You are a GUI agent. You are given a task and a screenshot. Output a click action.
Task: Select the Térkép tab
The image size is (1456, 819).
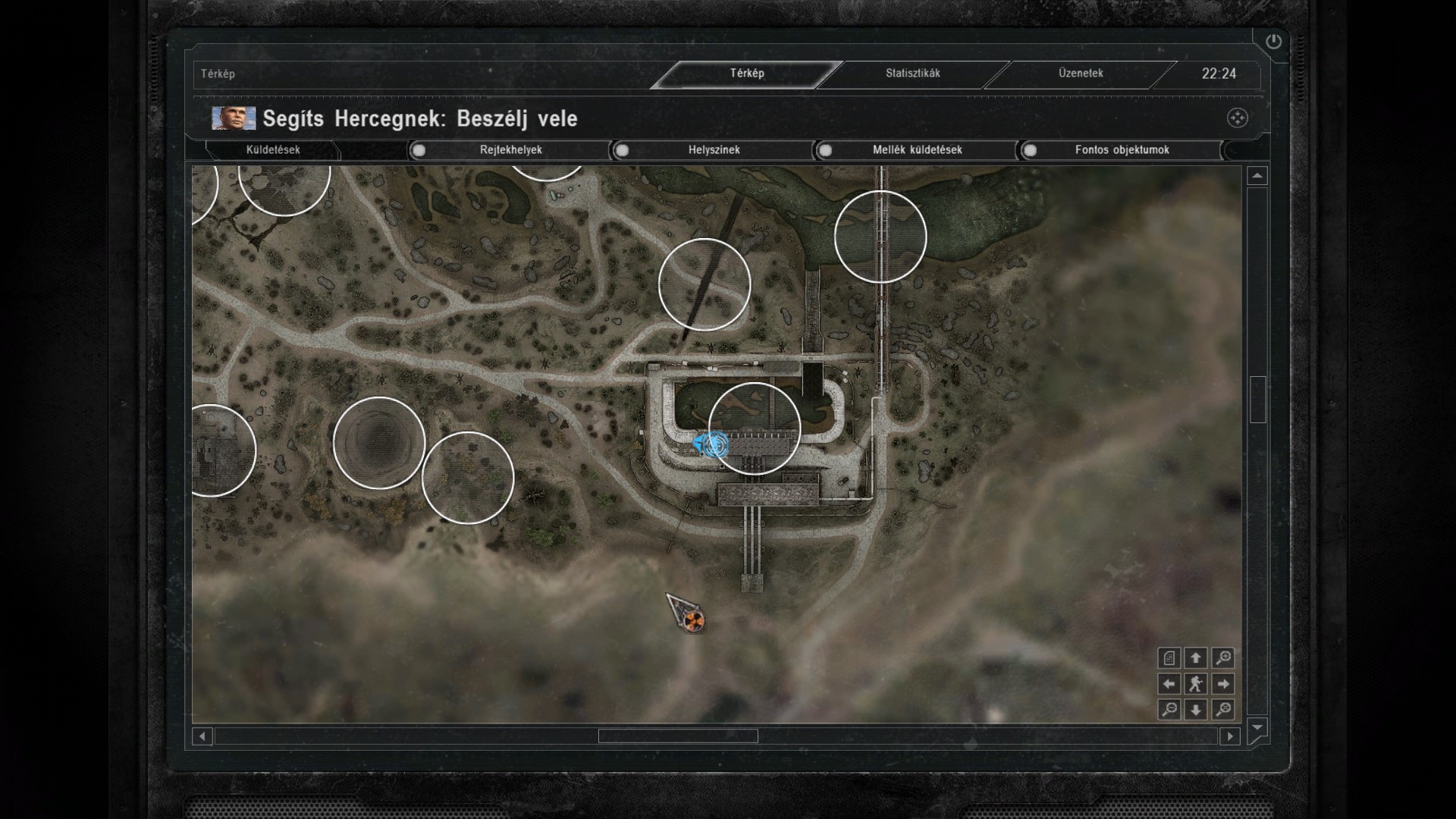tap(747, 74)
